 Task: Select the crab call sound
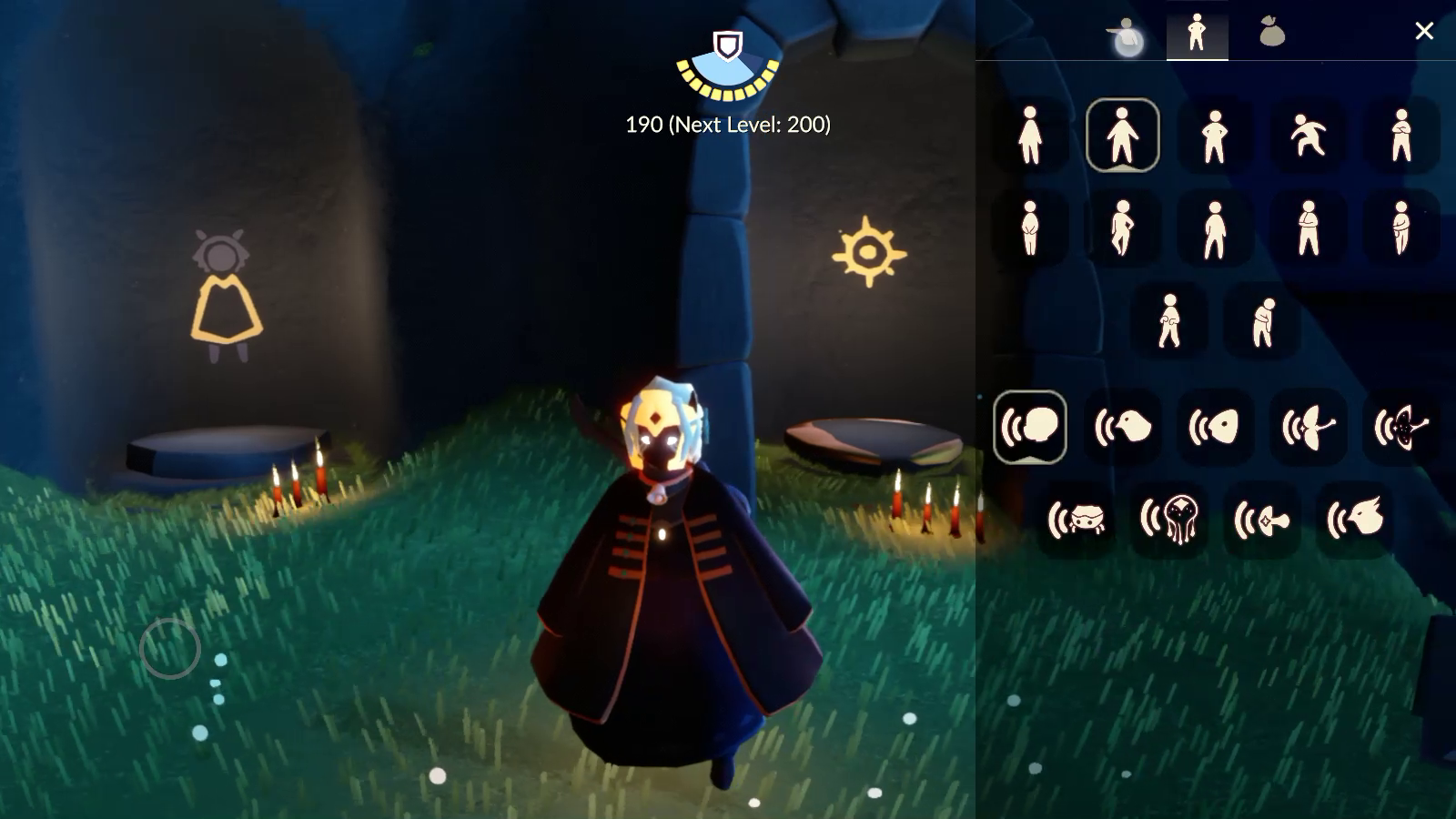1077,520
